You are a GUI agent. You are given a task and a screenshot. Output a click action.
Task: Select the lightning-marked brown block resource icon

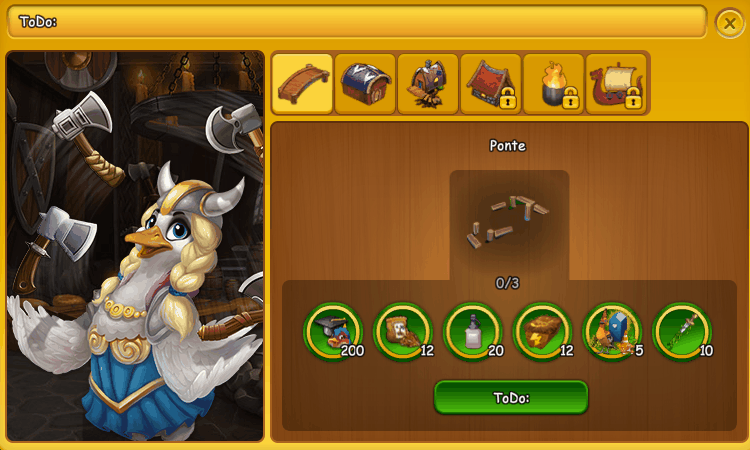542,331
